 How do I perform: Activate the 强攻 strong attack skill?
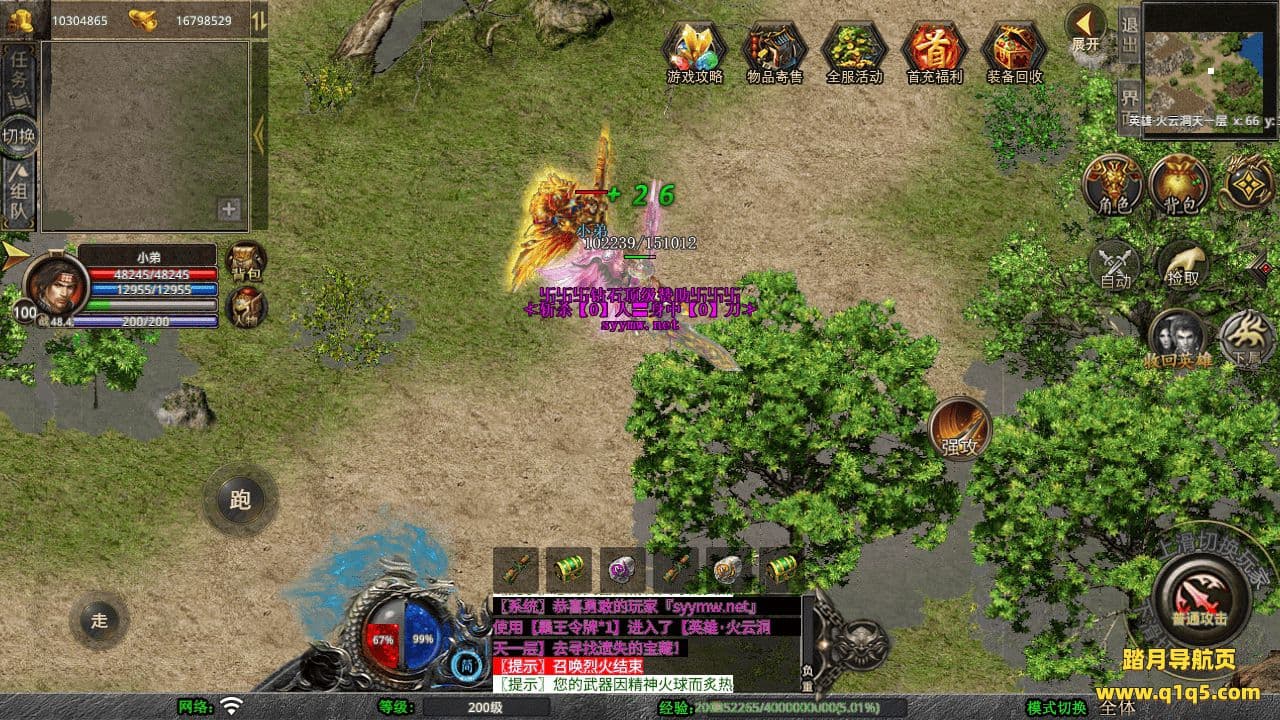[x=960, y=428]
